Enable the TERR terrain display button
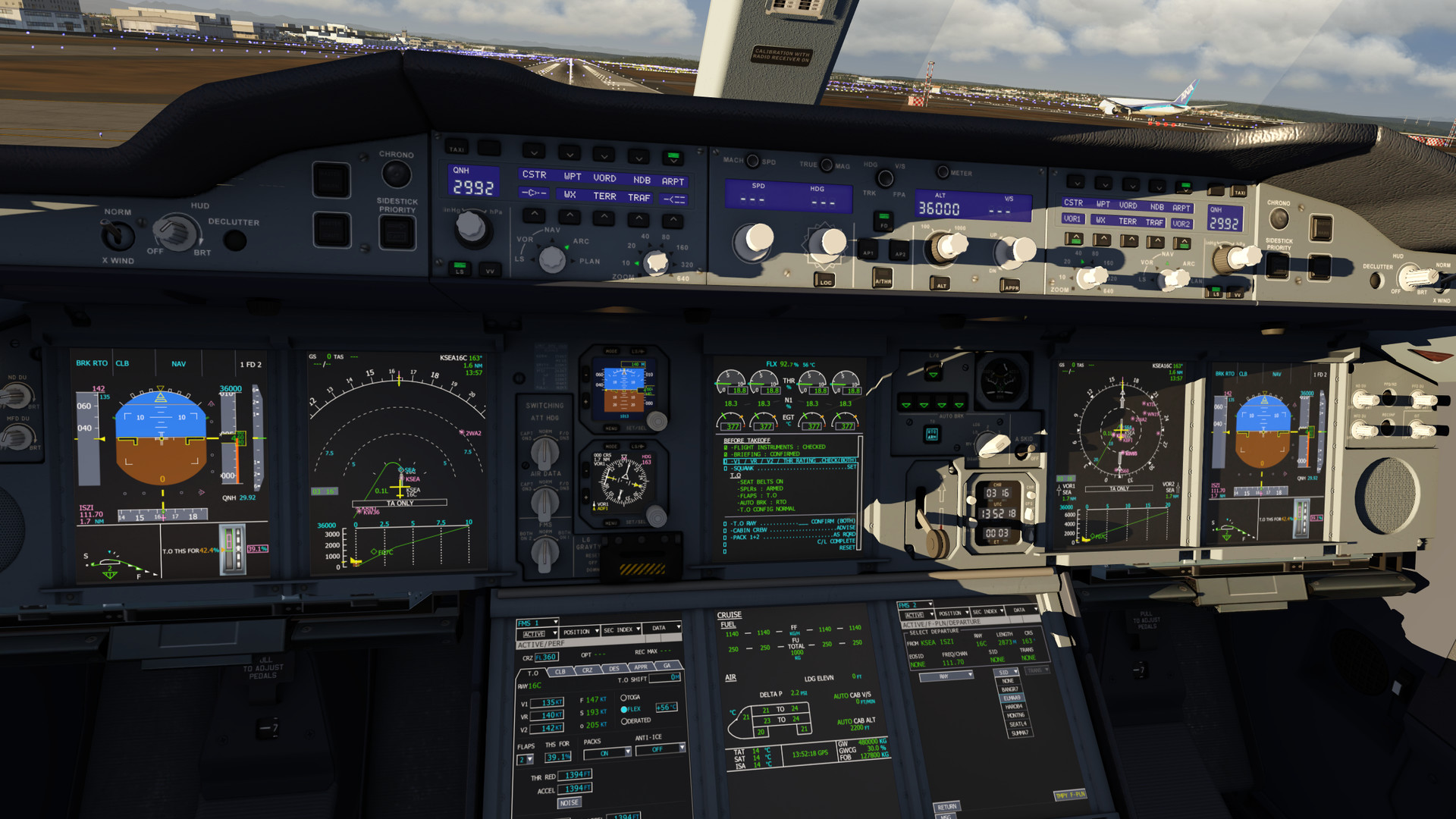The width and height of the screenshot is (1456, 819). [604, 196]
